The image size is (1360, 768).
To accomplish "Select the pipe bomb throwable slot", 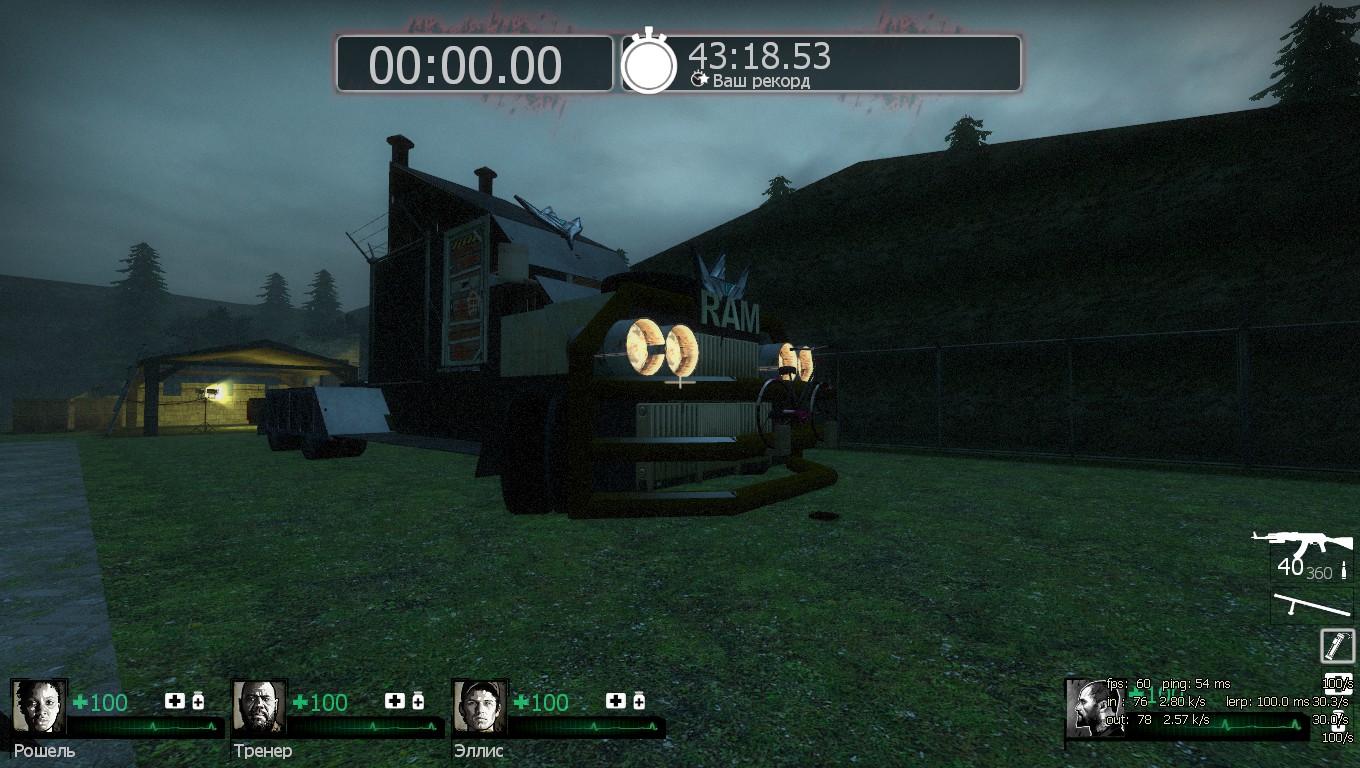I will (1337, 645).
